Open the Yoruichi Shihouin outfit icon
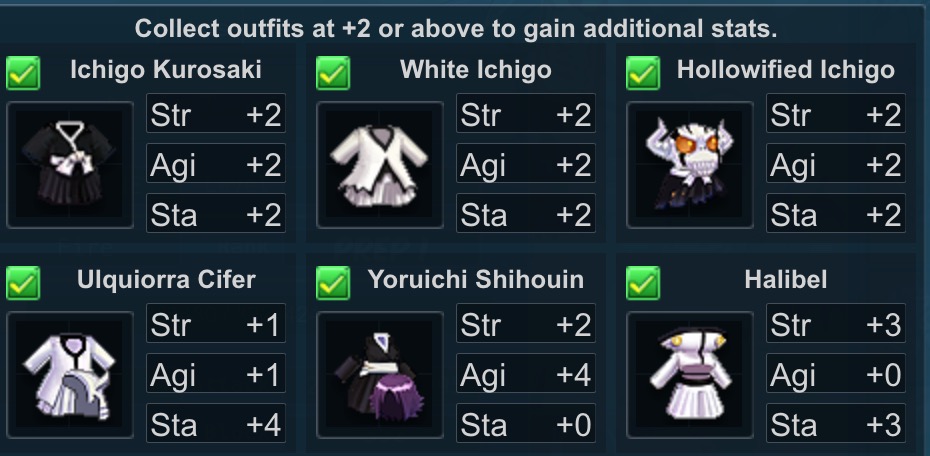 point(380,375)
